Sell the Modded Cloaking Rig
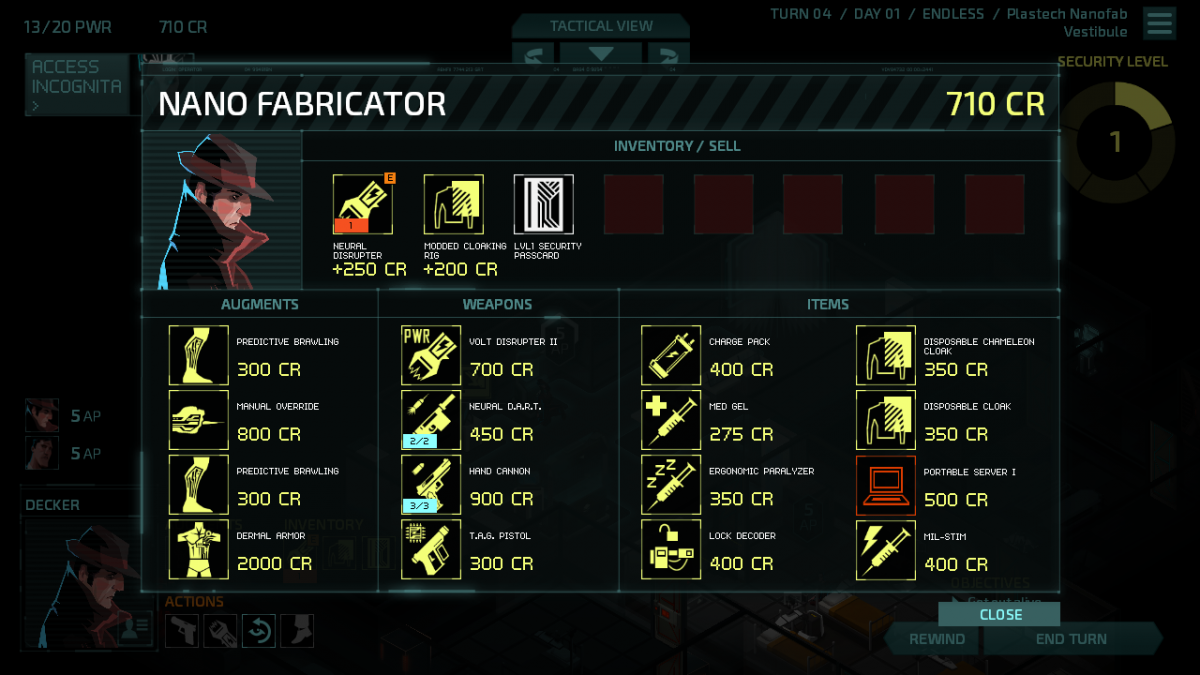 coord(453,205)
